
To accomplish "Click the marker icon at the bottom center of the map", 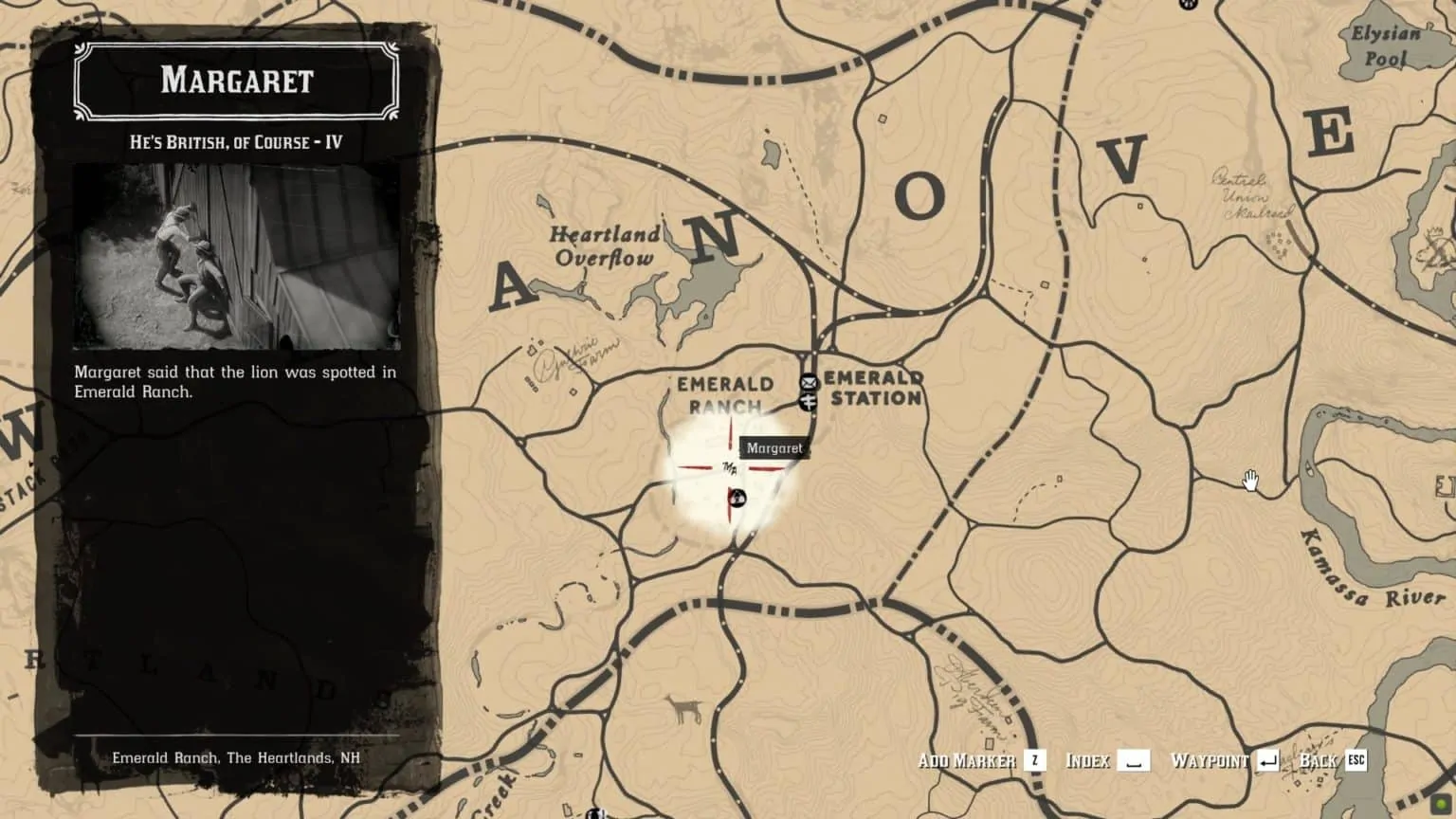I will pos(595,811).
